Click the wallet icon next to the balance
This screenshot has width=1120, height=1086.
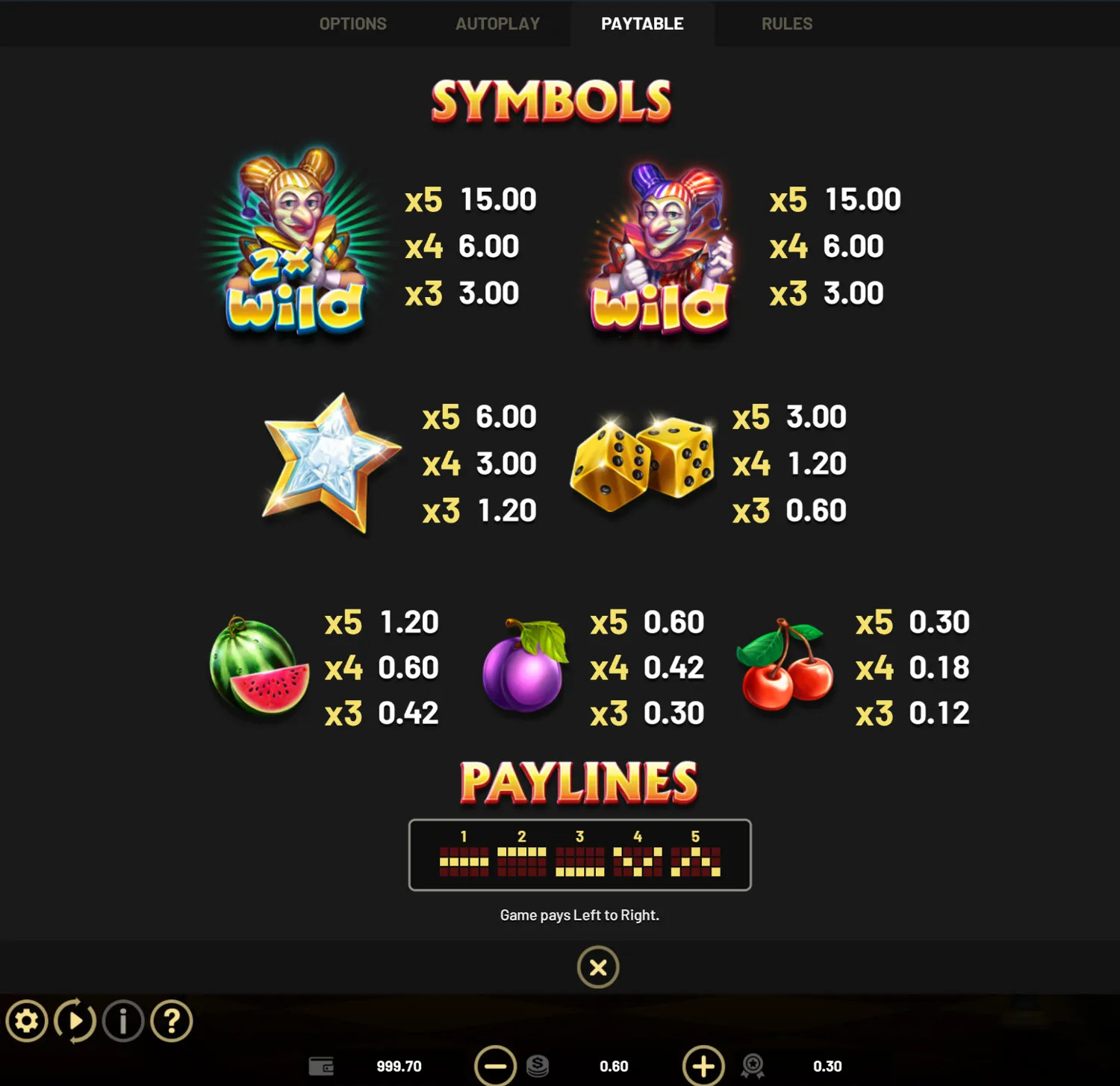321,1066
